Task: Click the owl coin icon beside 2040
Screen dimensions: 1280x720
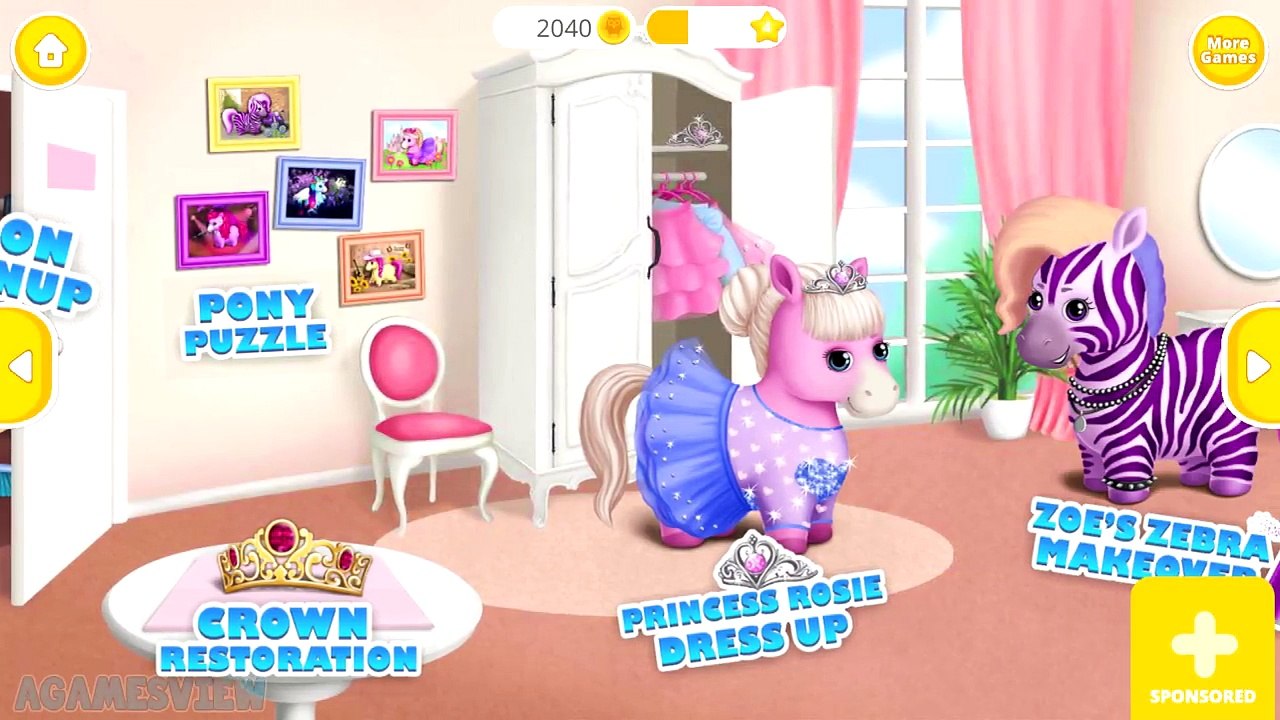Action: pos(612,29)
